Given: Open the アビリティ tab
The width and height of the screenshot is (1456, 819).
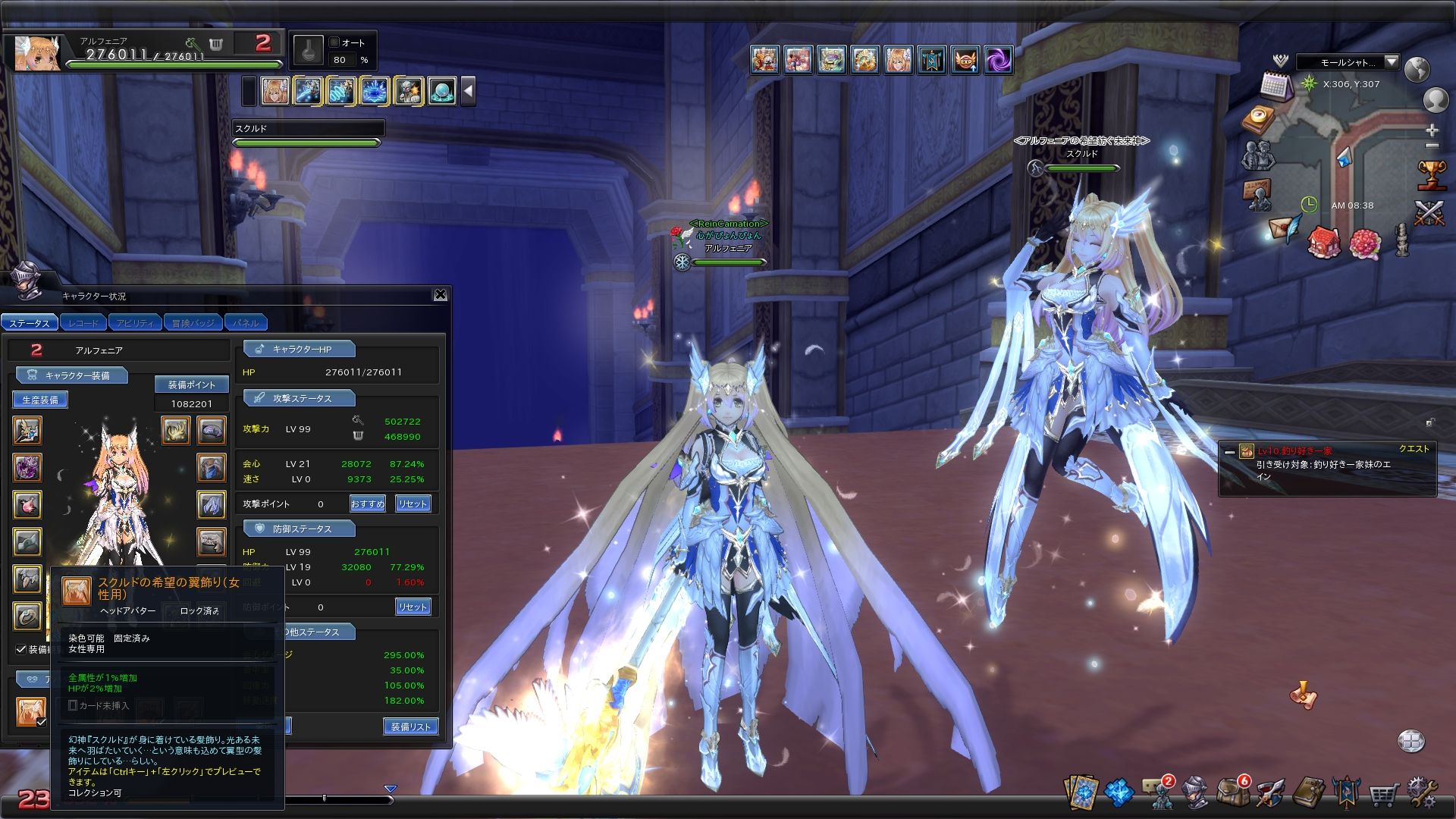Looking at the screenshot, I should [x=135, y=323].
